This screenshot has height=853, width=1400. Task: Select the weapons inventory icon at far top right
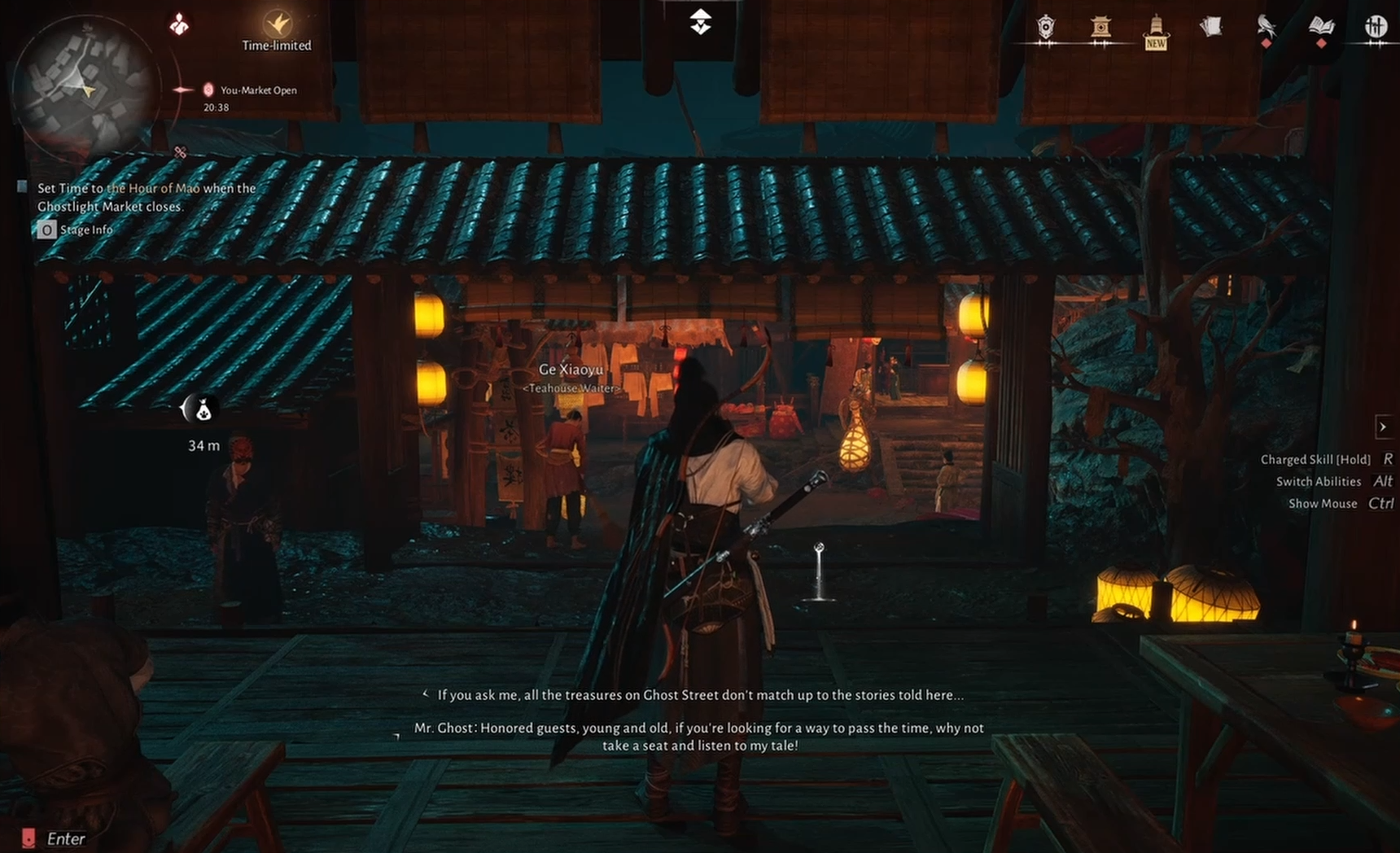pos(1376,26)
